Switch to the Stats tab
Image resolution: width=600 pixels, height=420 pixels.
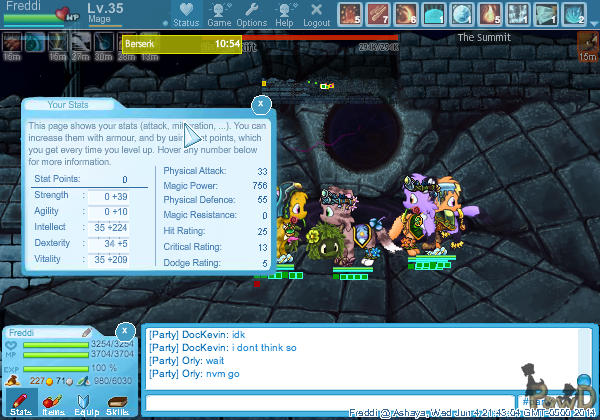coord(20,402)
